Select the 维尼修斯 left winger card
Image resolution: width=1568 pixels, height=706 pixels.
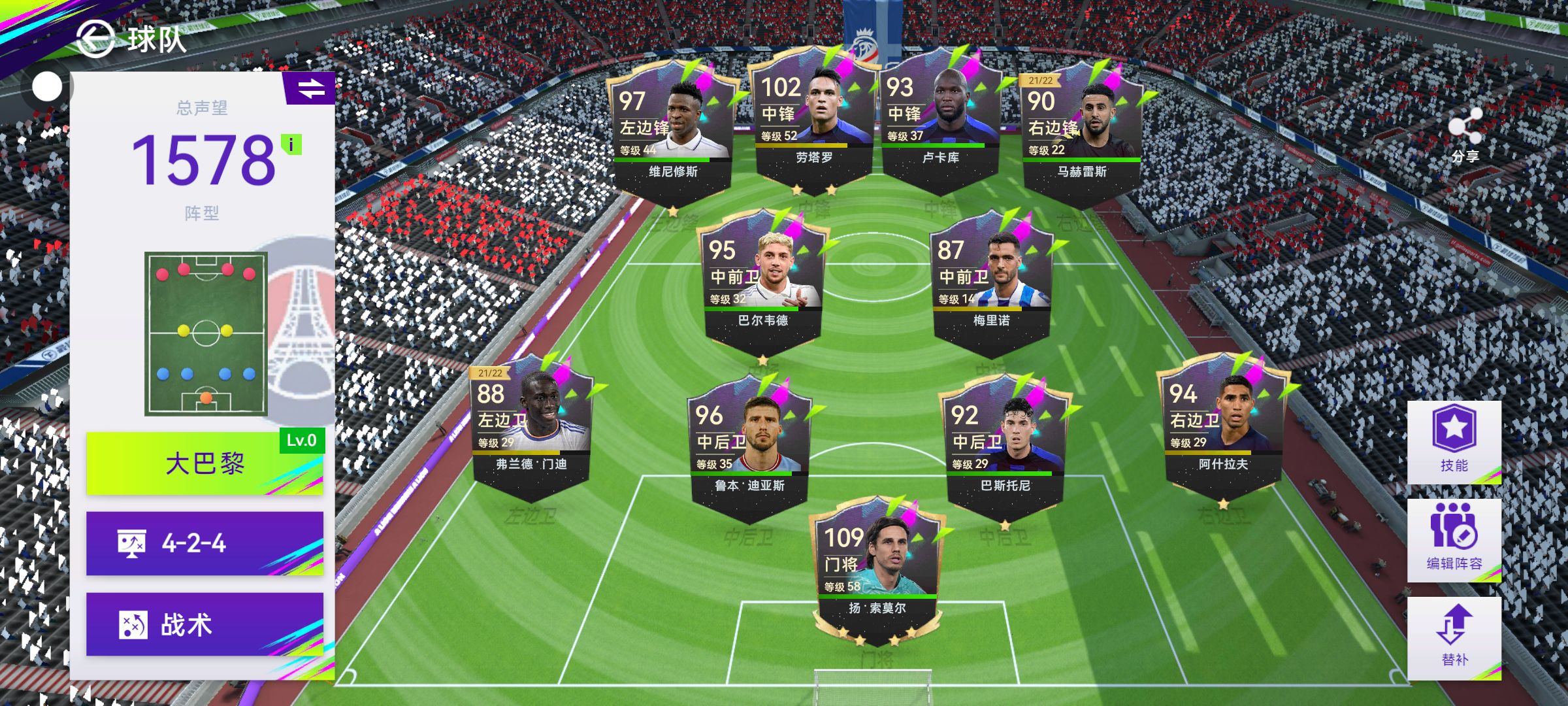(673, 131)
